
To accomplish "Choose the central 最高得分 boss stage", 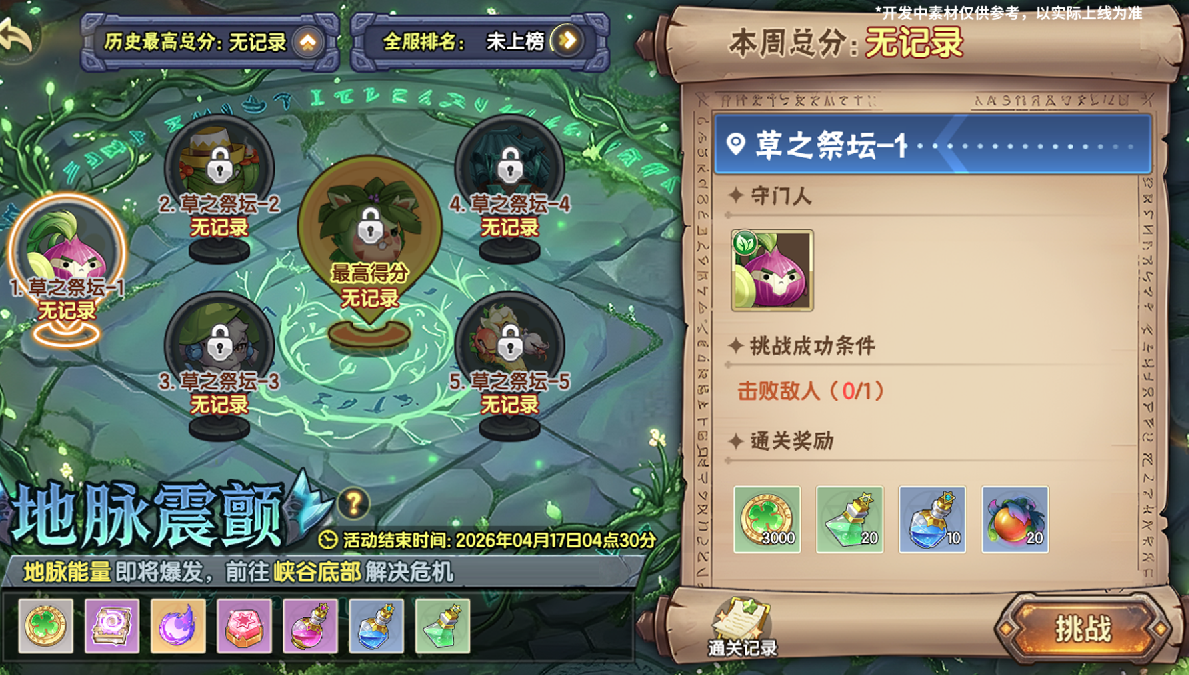I will [370, 228].
